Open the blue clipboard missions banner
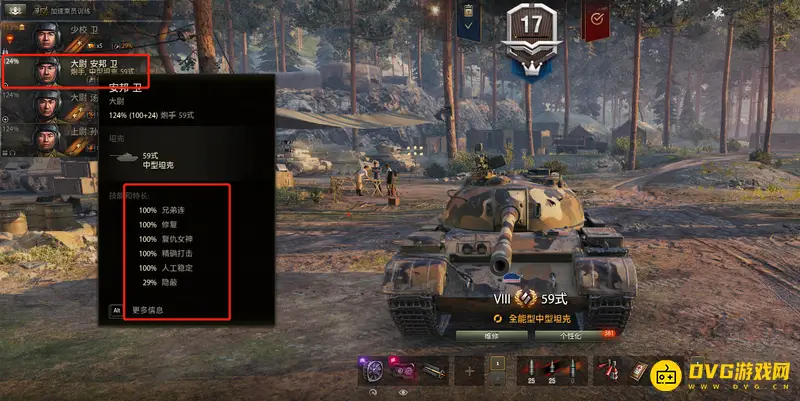The image size is (800, 401). [469, 20]
